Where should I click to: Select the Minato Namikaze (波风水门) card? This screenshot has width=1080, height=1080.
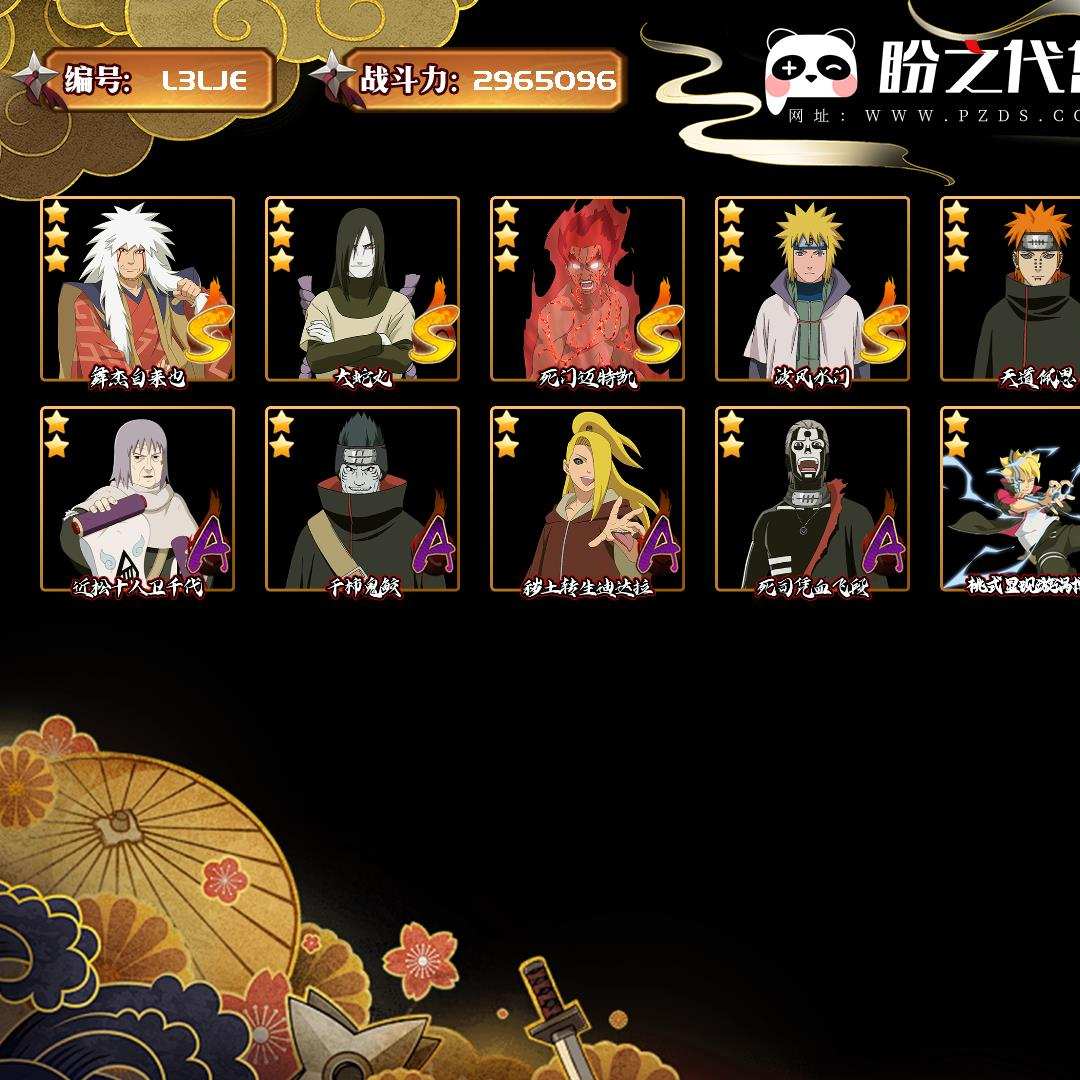(x=812, y=289)
